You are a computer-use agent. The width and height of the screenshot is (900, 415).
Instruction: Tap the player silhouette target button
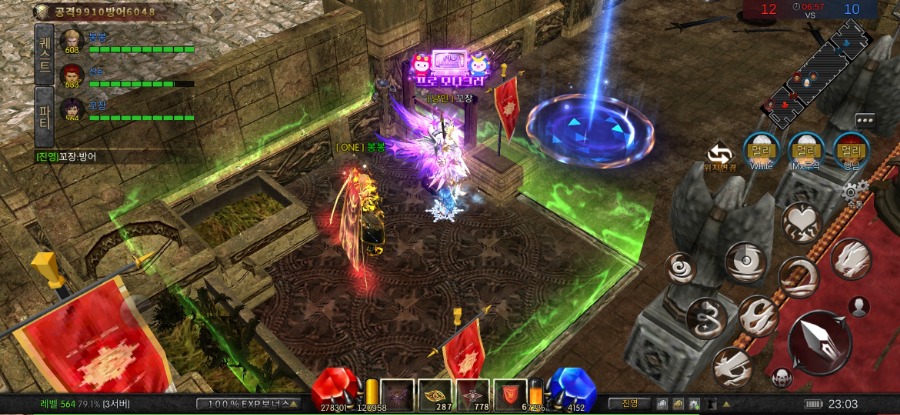click(x=859, y=306)
